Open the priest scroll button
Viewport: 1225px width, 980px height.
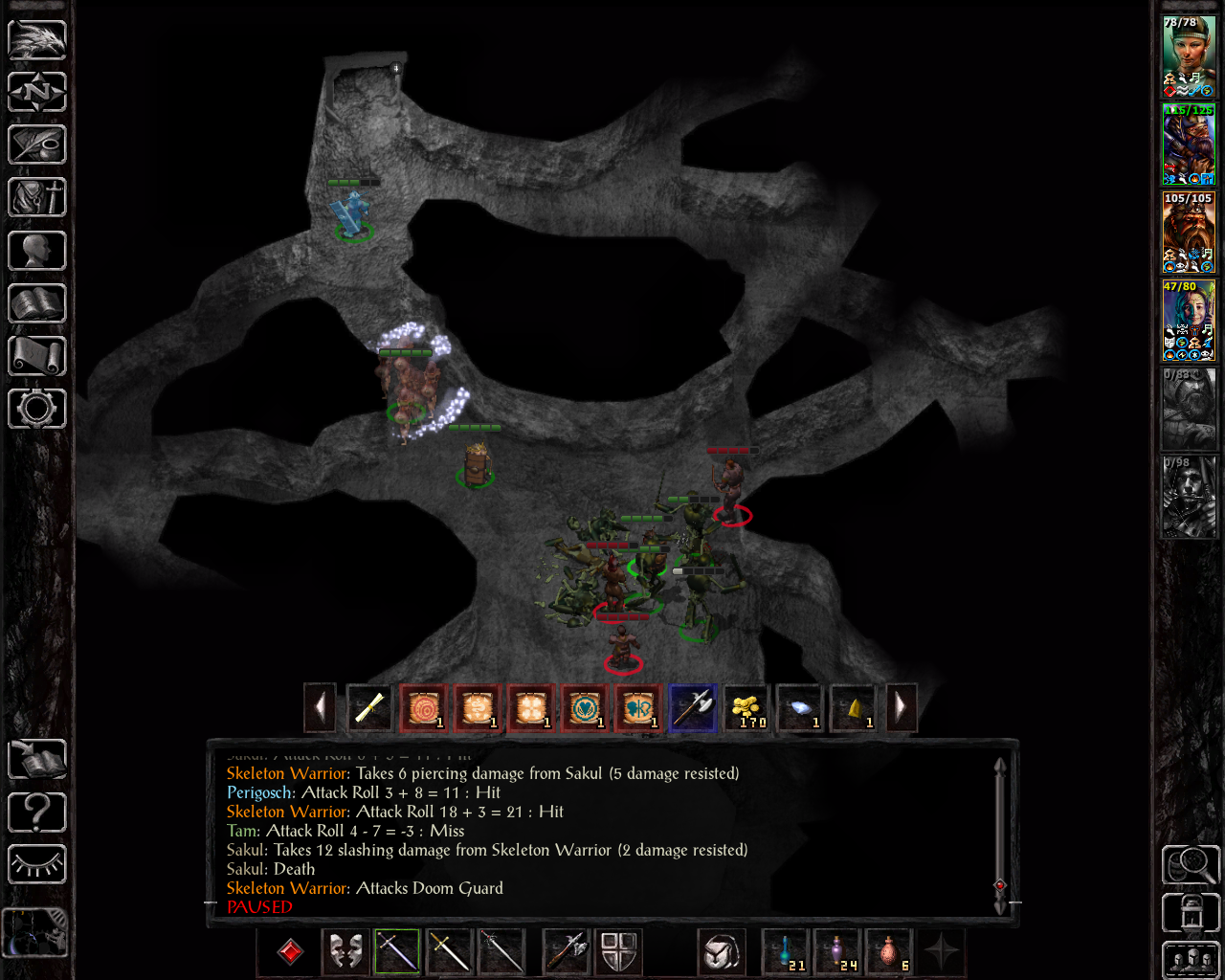(x=37, y=356)
